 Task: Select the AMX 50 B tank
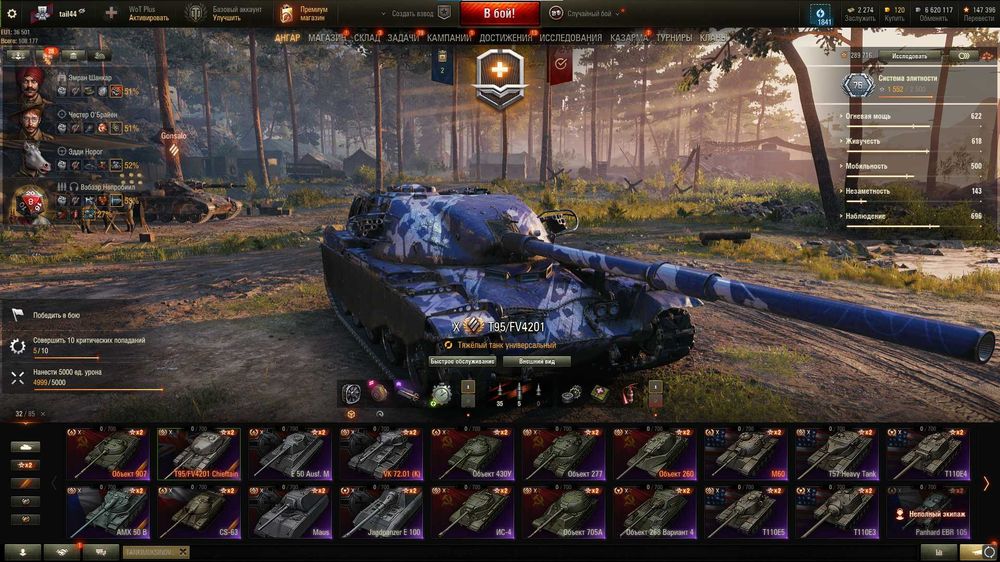[108, 512]
